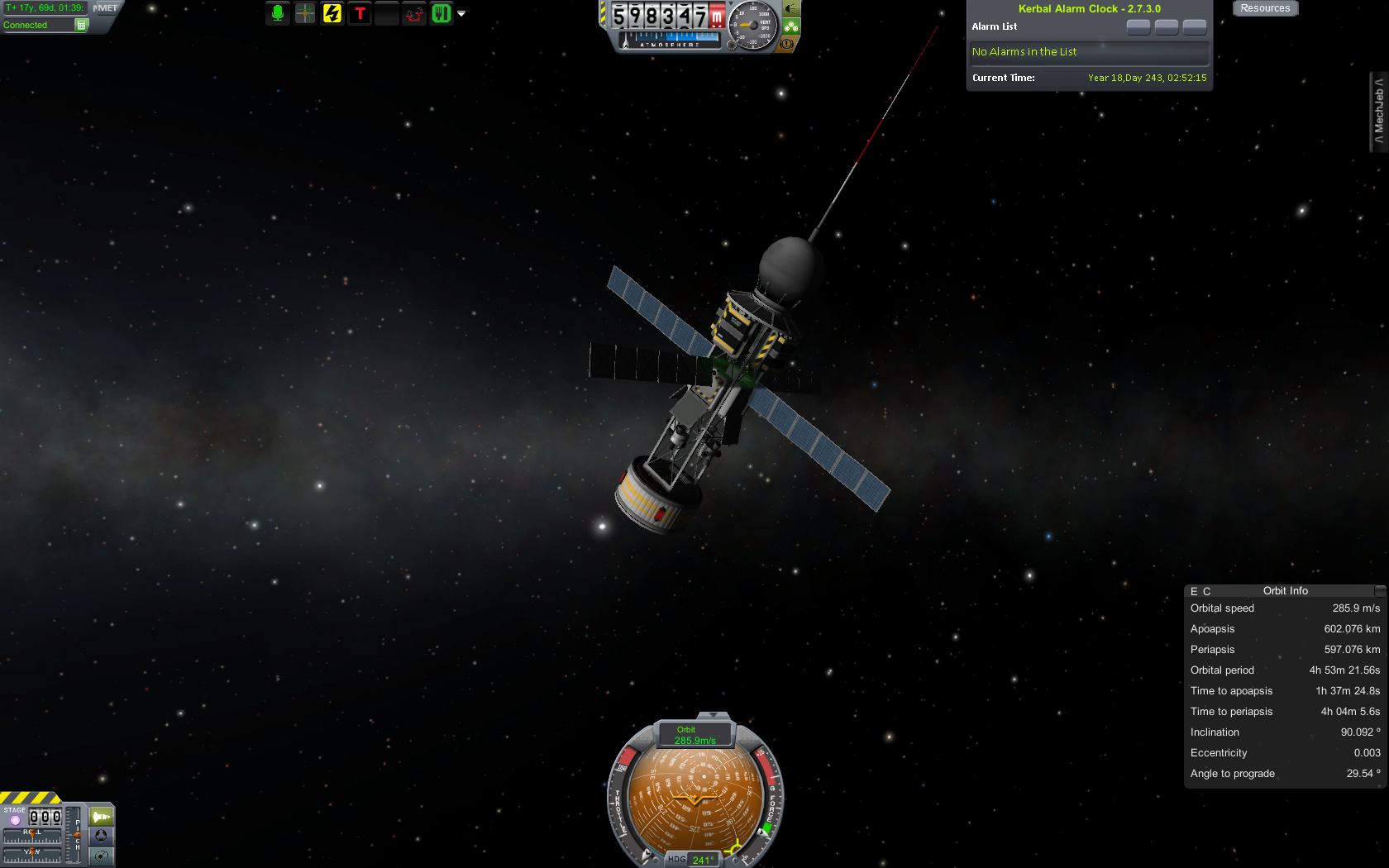The height and width of the screenshot is (868, 1389).
Task: Toggle the MET time display mode
Action: pyautogui.click(x=105, y=8)
